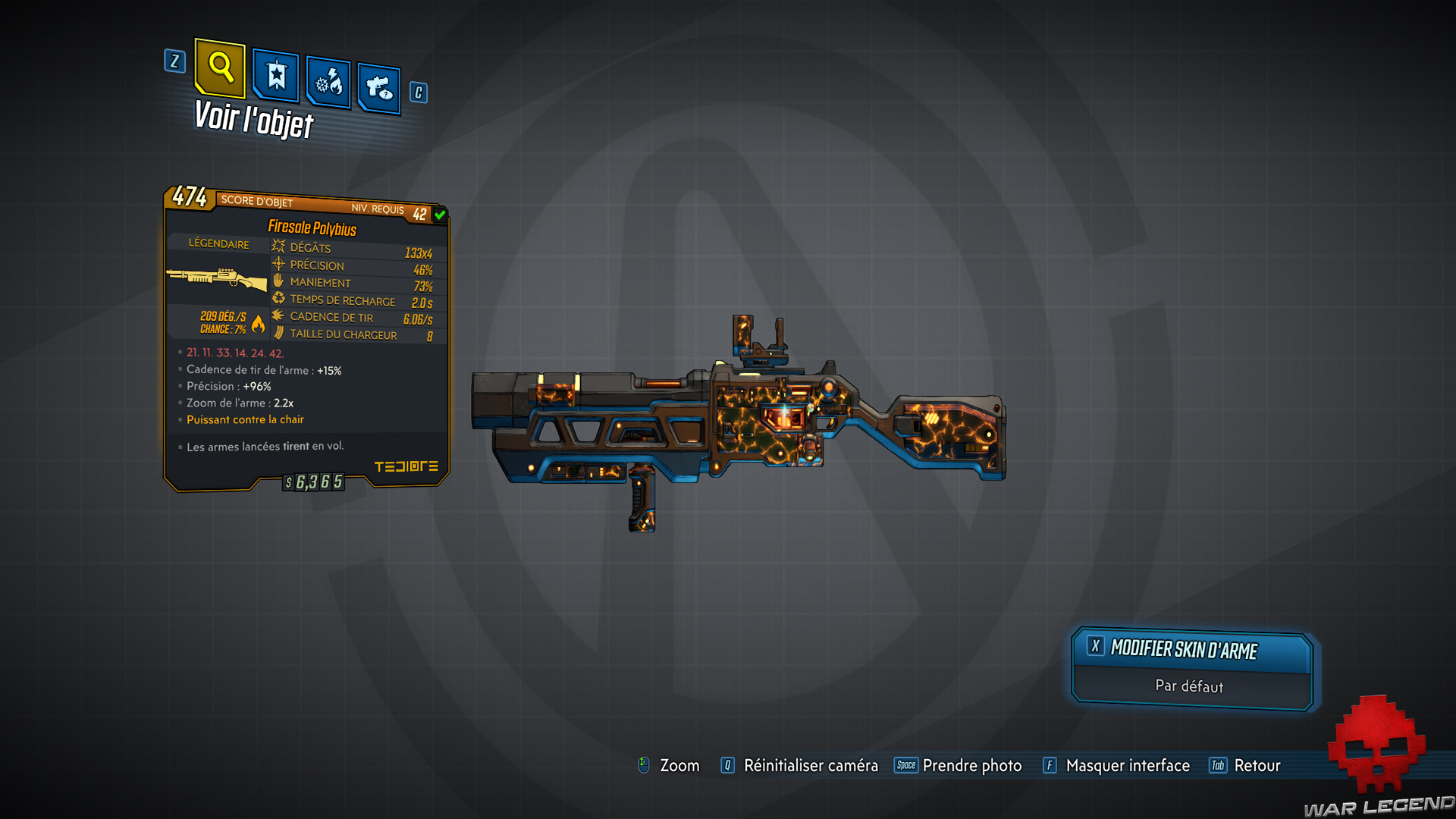Viewport: 1456px width, 819px height.
Task: Click the green checkmark next to NIV. REQUIS
Action: click(440, 214)
